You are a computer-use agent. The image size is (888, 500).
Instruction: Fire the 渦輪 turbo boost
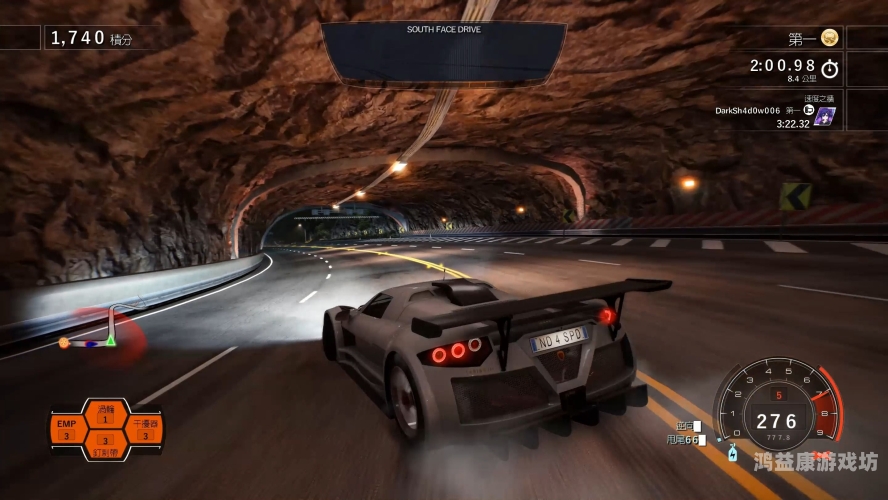click(104, 414)
